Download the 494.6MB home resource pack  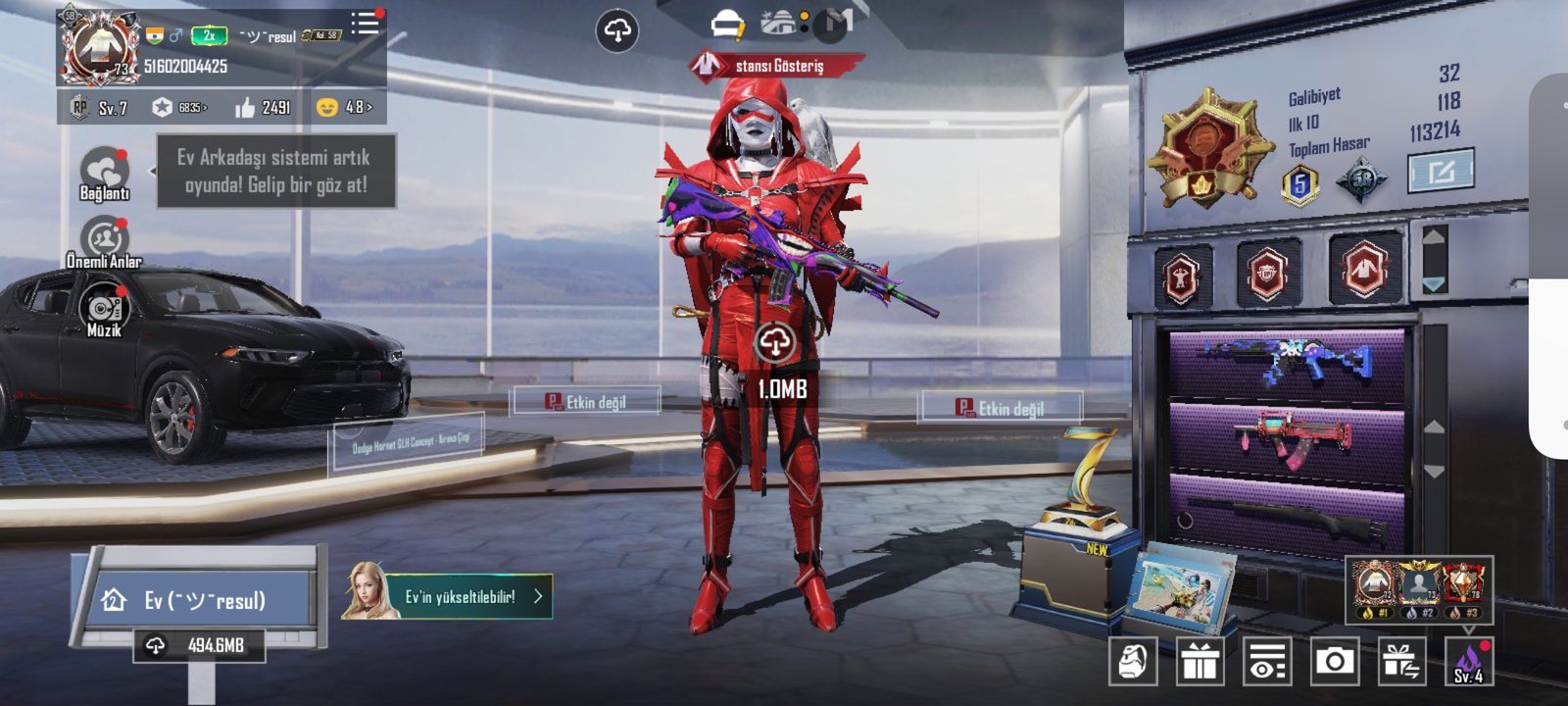[200, 645]
